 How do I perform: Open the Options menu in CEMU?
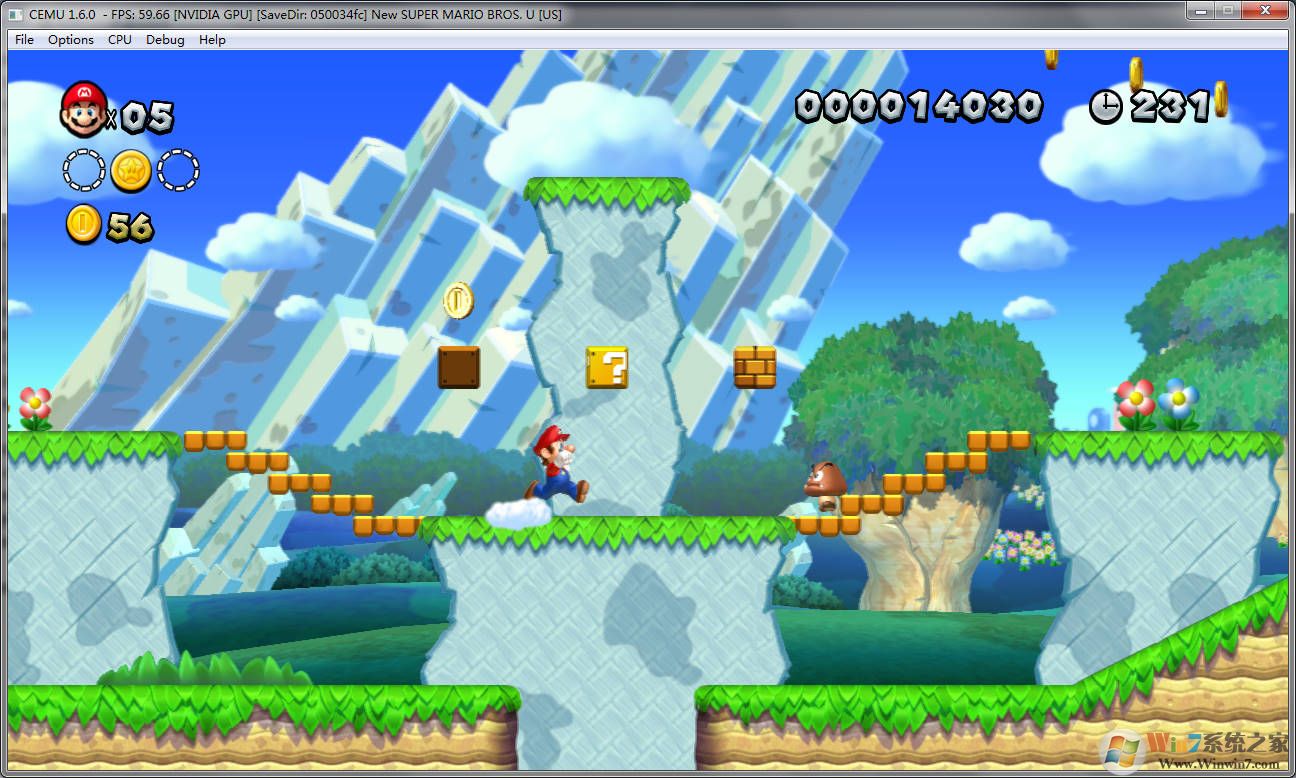[x=70, y=40]
